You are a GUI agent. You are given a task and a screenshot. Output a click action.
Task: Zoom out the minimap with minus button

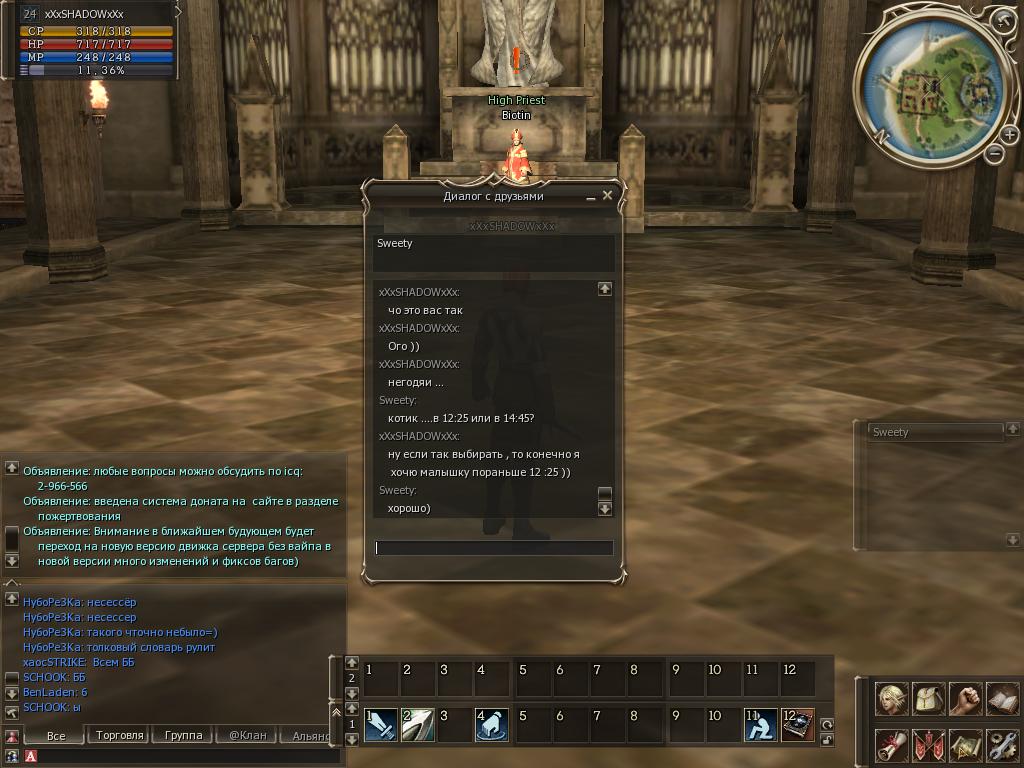click(x=995, y=153)
